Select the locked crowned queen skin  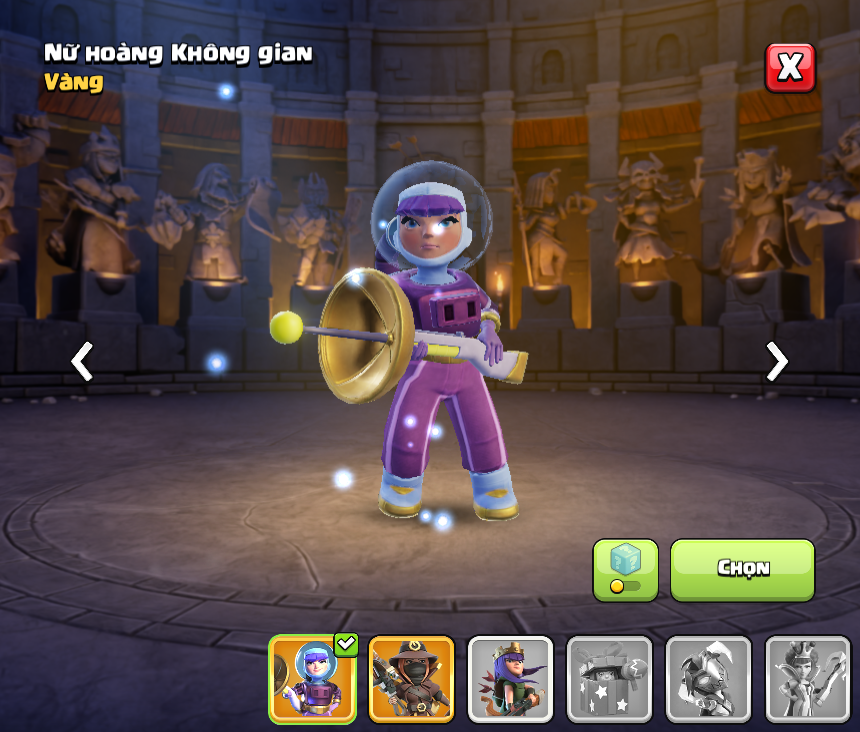pyautogui.click(x=806, y=679)
